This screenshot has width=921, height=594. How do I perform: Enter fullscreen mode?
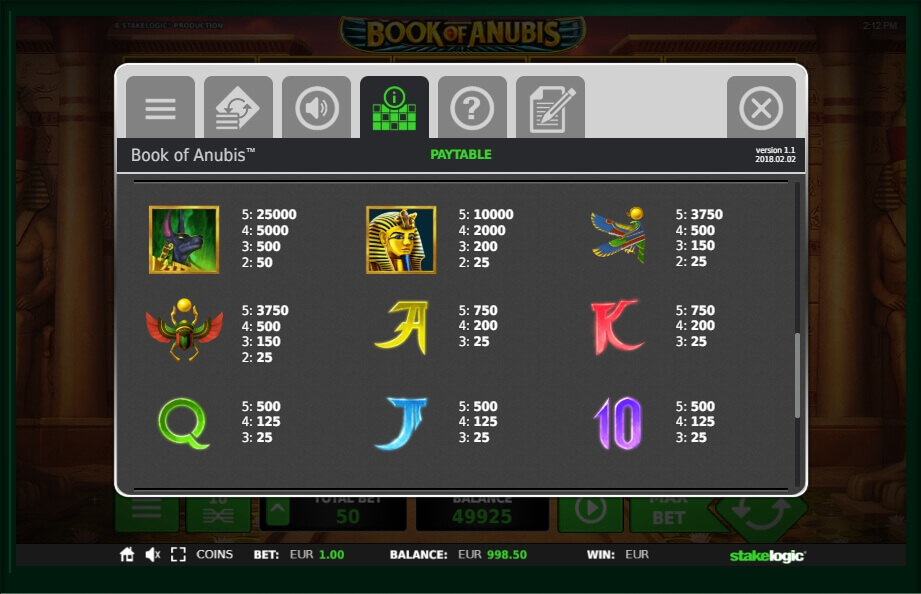(x=178, y=555)
